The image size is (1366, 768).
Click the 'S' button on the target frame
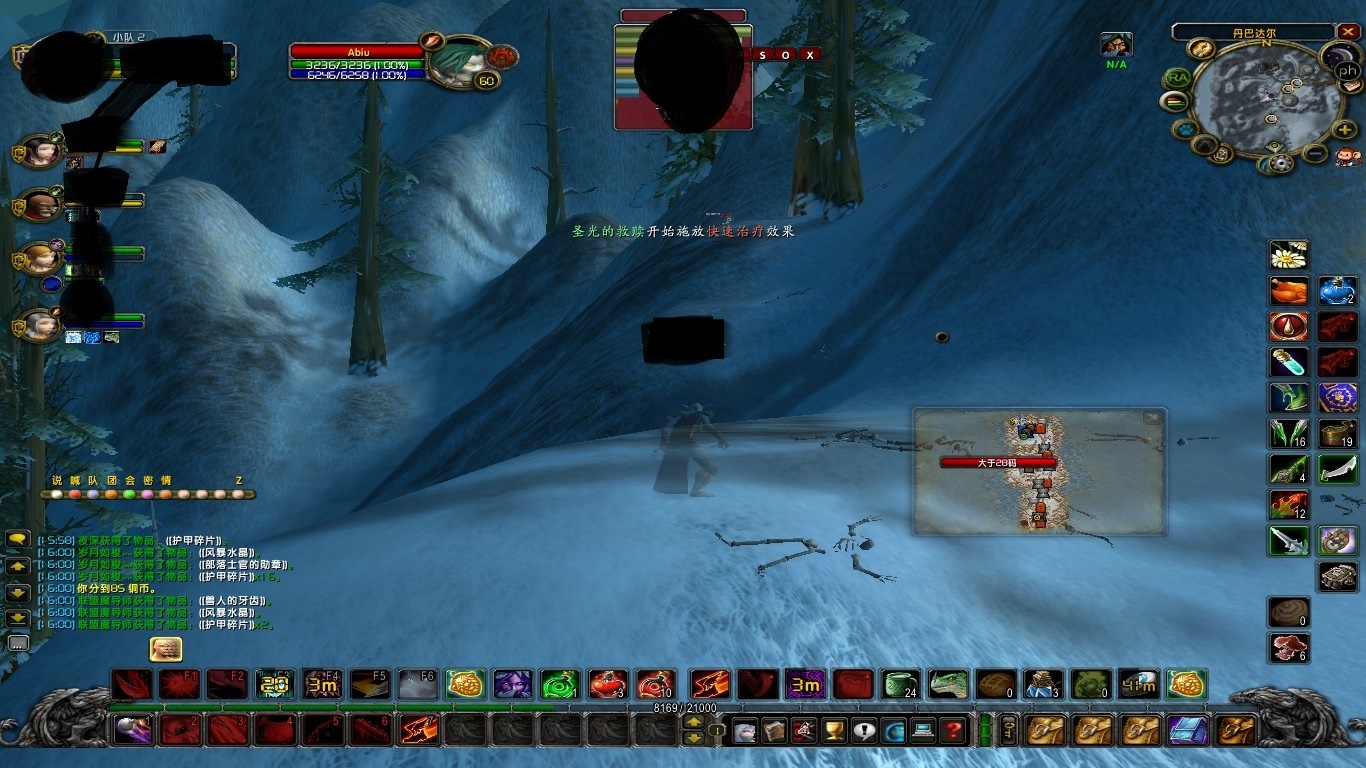click(763, 55)
